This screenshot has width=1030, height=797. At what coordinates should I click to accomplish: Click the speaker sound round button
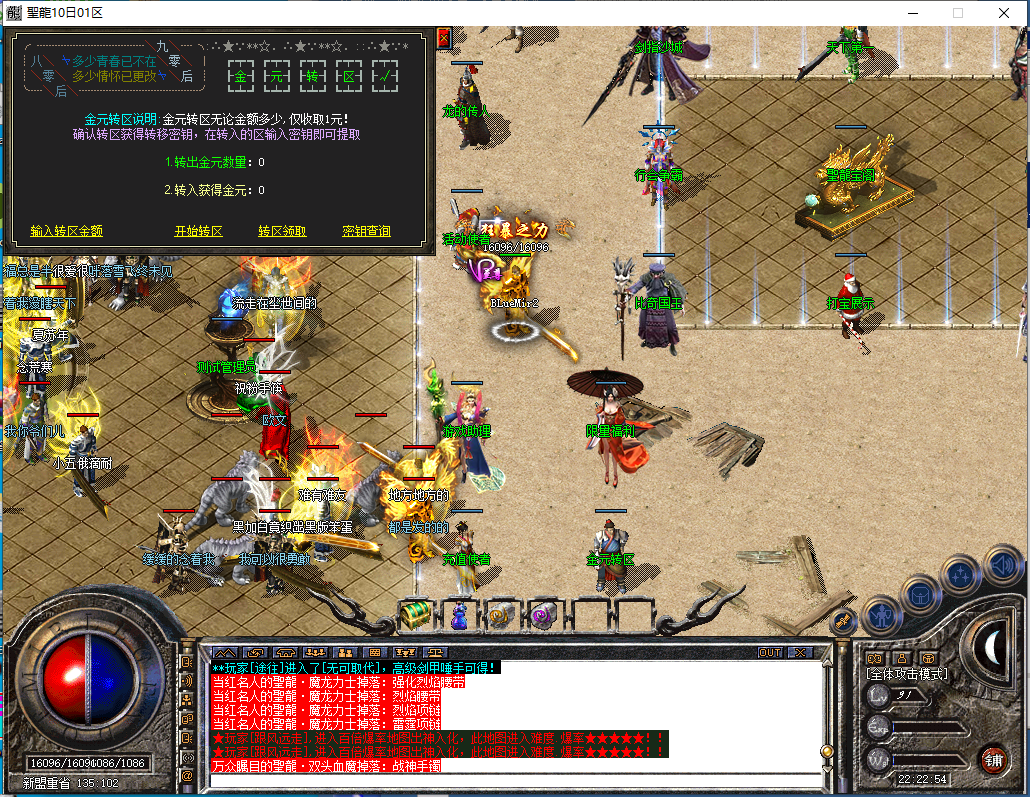click(1003, 566)
